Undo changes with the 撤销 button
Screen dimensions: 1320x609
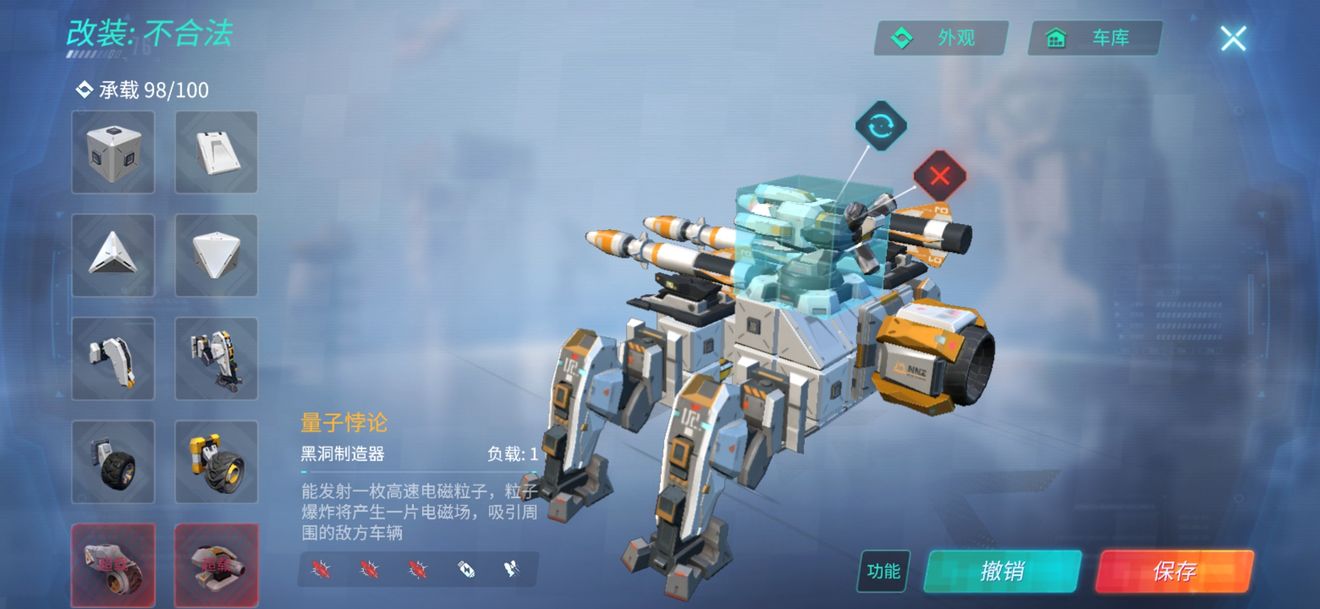[x=1002, y=571]
